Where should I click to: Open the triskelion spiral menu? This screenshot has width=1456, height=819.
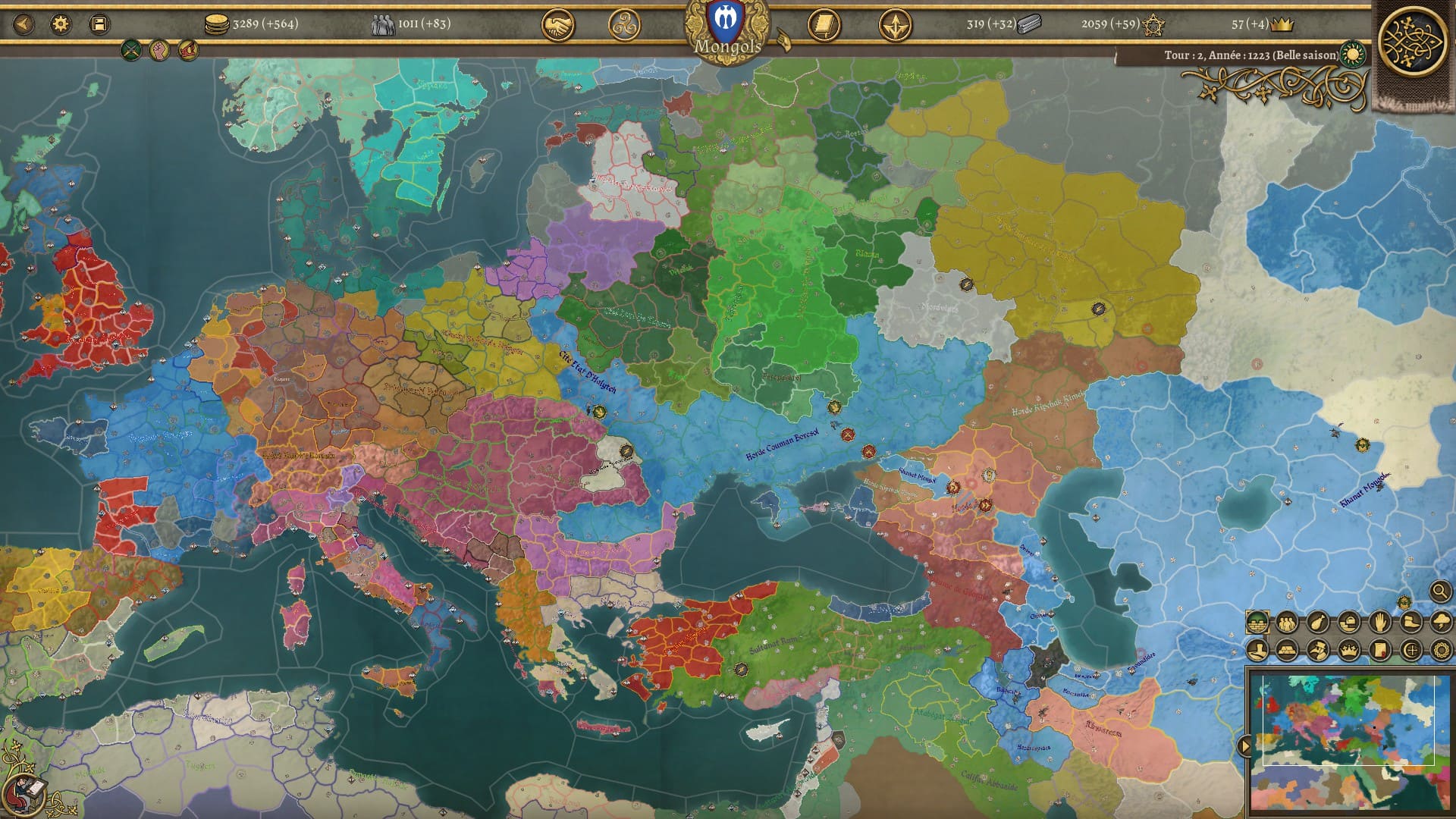pos(624,26)
